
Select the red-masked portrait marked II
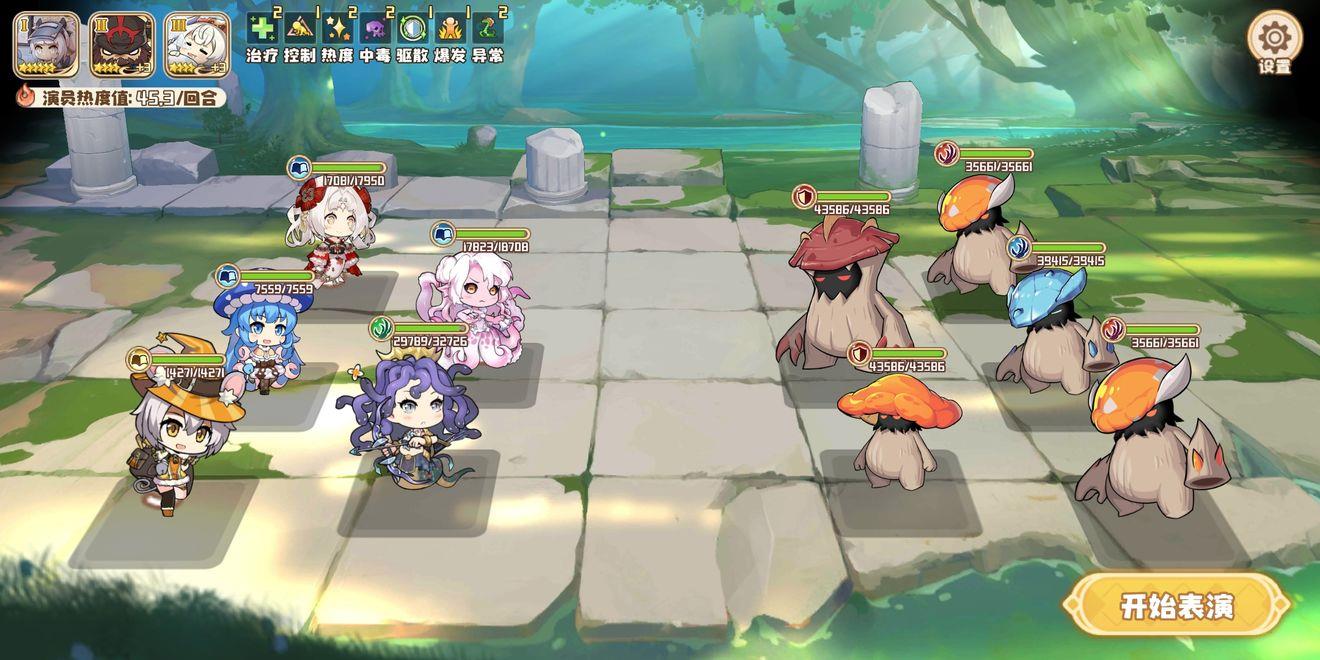[122, 45]
